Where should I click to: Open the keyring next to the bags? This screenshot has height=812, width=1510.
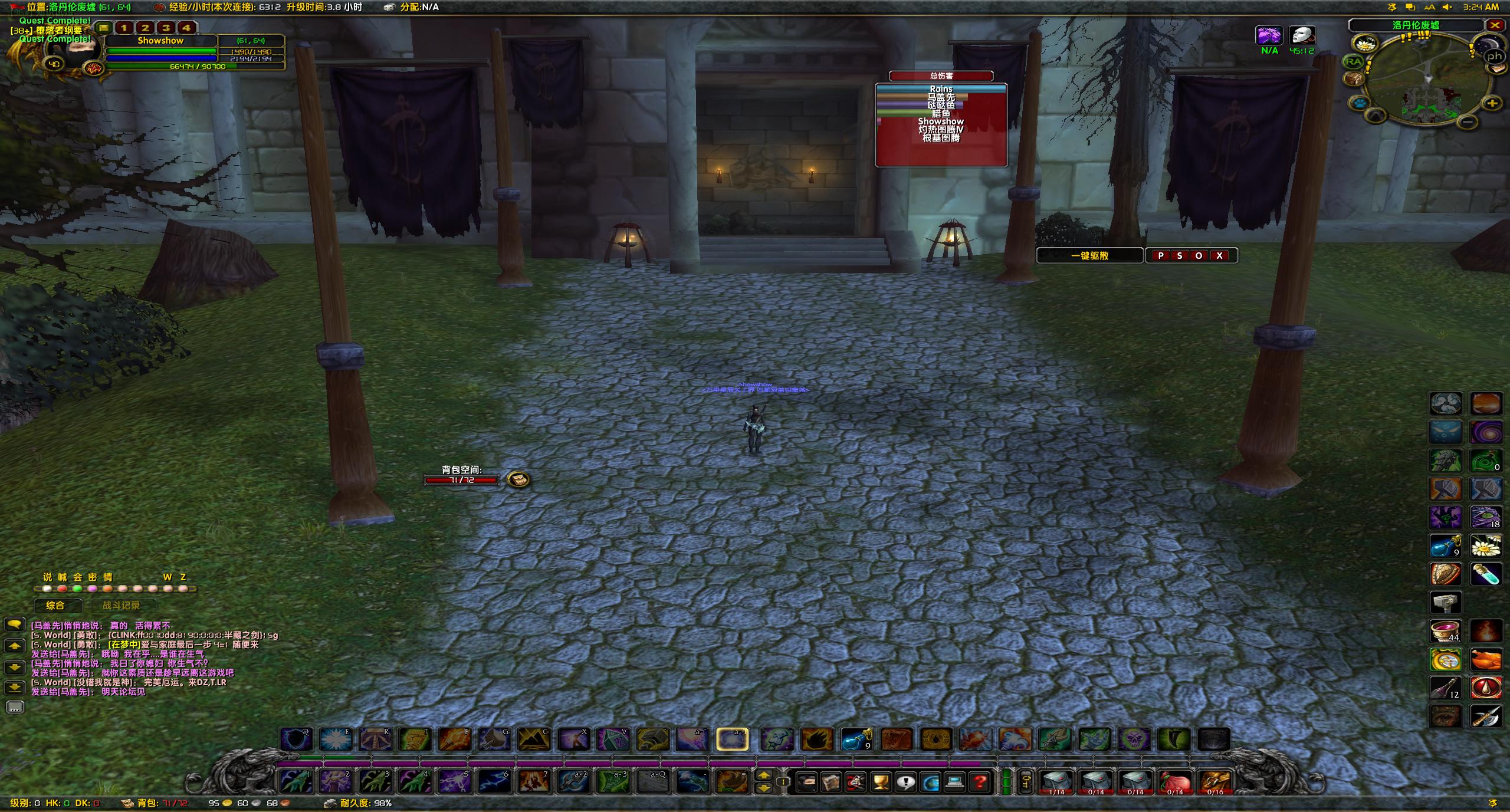point(1026,783)
